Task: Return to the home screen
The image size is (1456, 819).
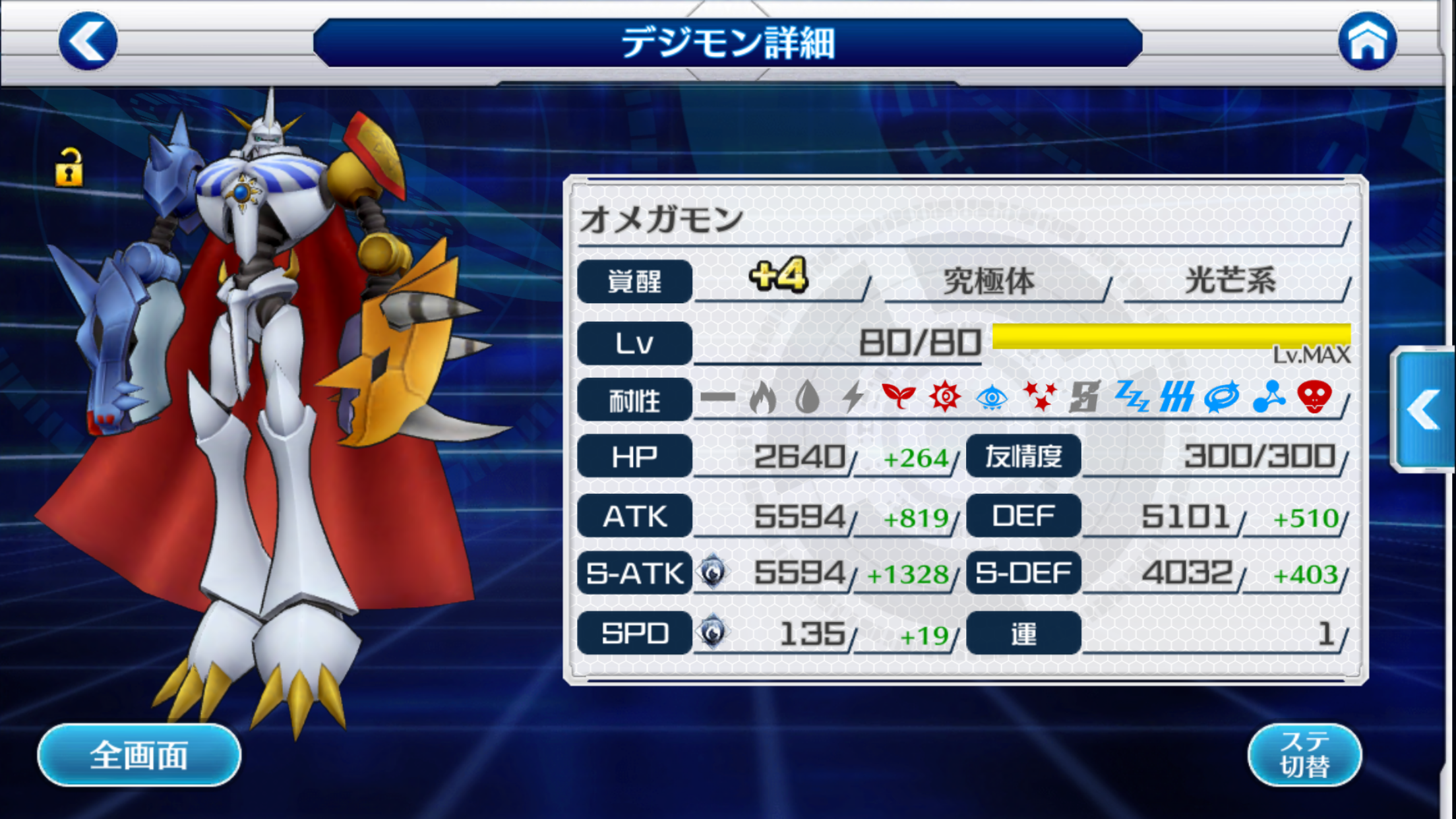Action: click(1367, 41)
